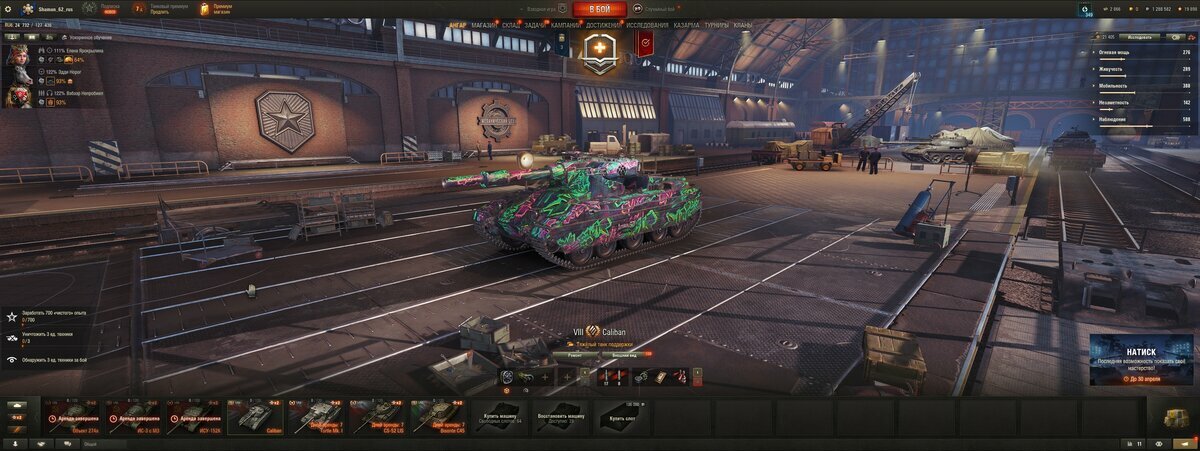Start battle with the red В БОЙ button

click(600, 9)
